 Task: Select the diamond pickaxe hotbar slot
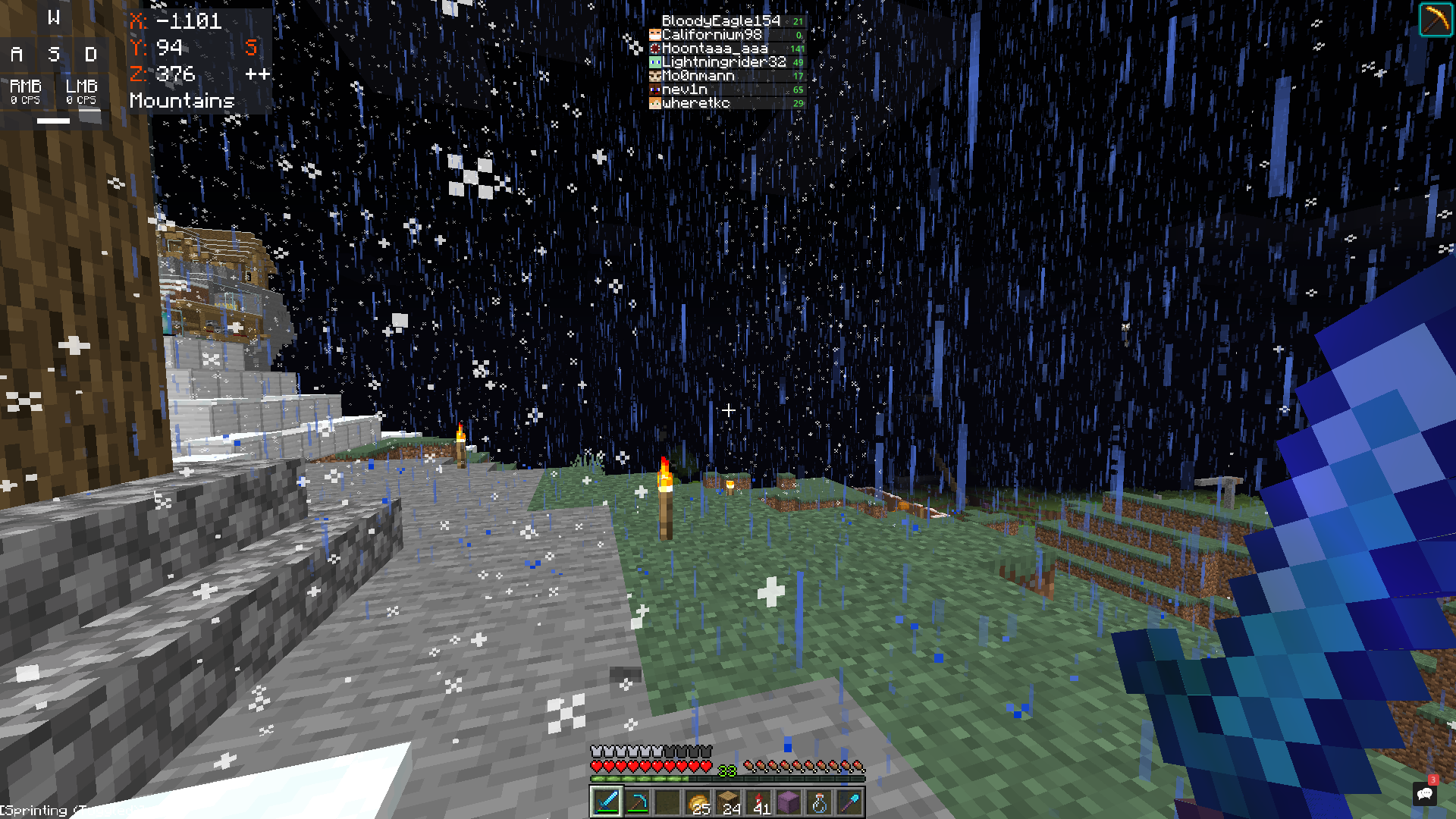tap(637, 802)
